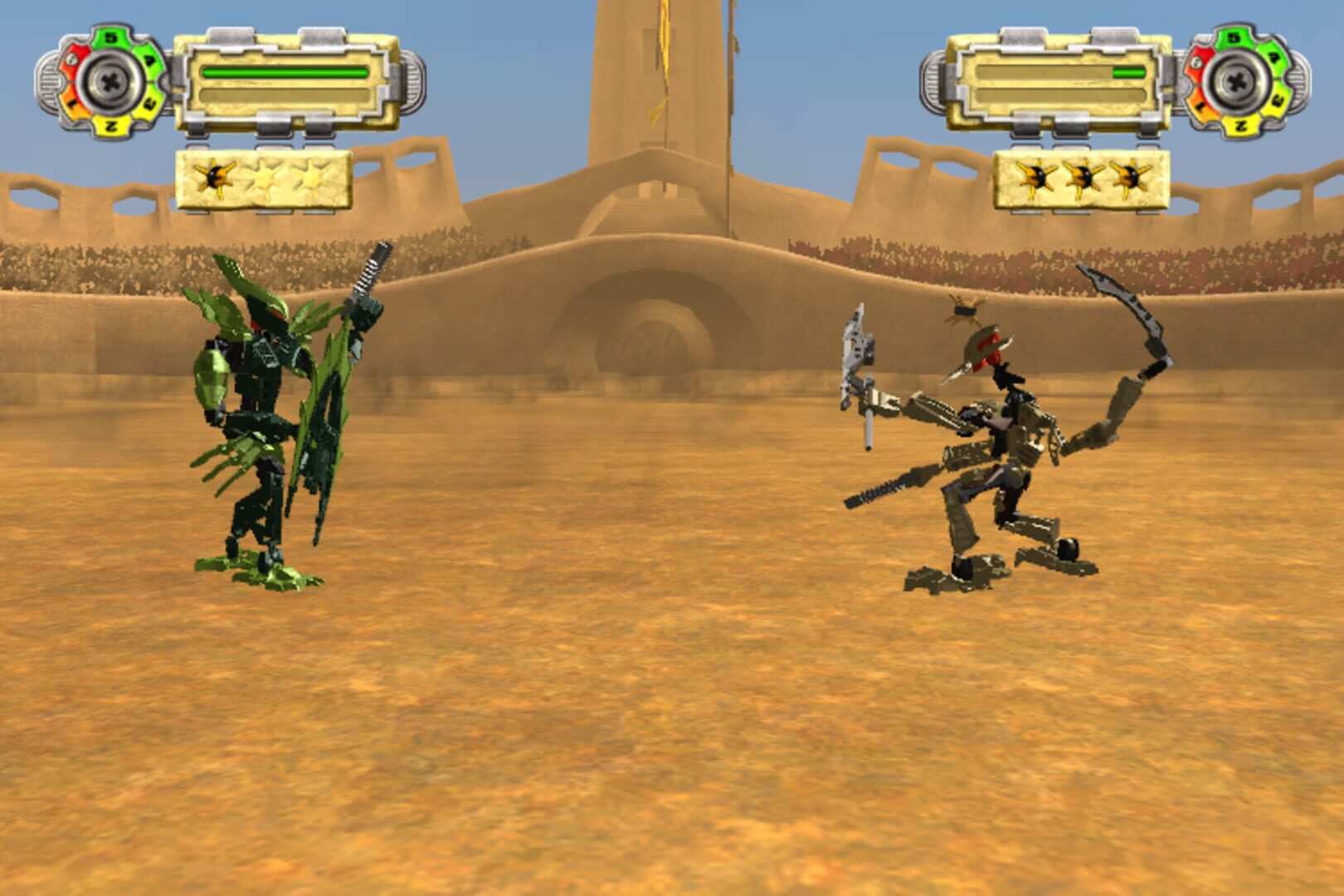Viewport: 1344px width, 896px height.
Task: Click the orange 1 segment on right gear dial
Action: click(x=1200, y=104)
